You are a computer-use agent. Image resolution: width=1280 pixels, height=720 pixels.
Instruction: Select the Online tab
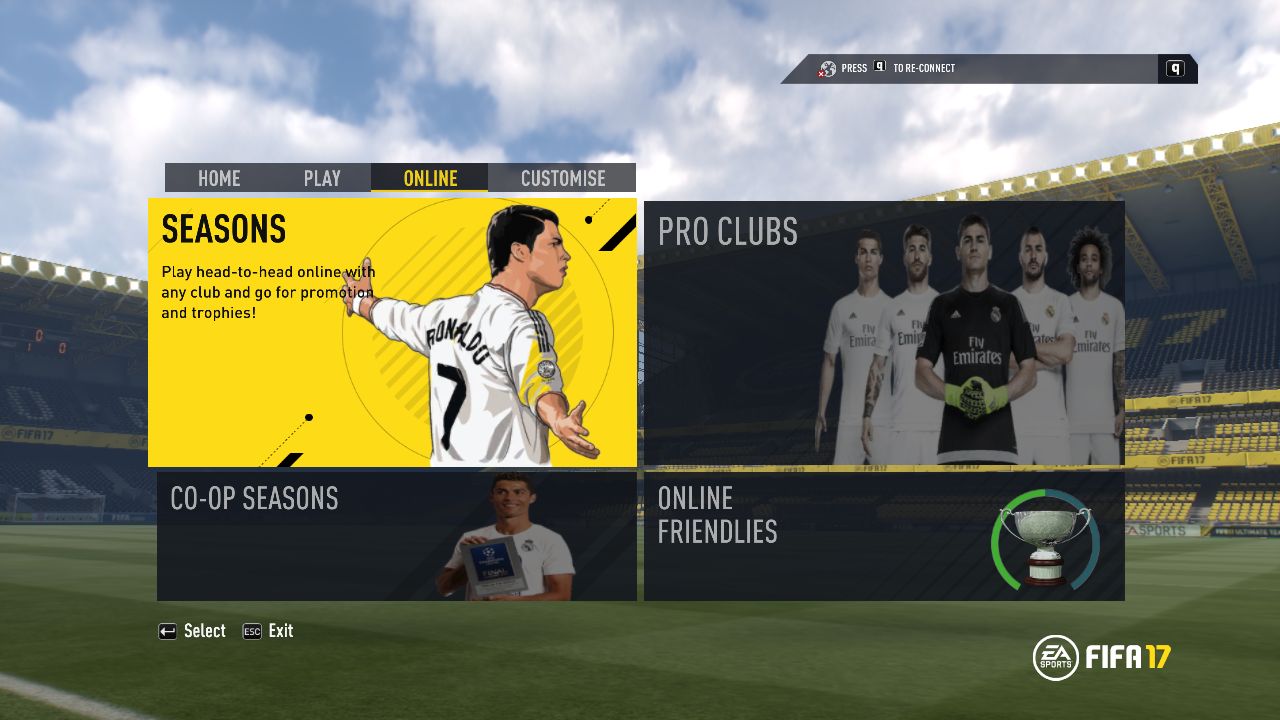pos(430,178)
